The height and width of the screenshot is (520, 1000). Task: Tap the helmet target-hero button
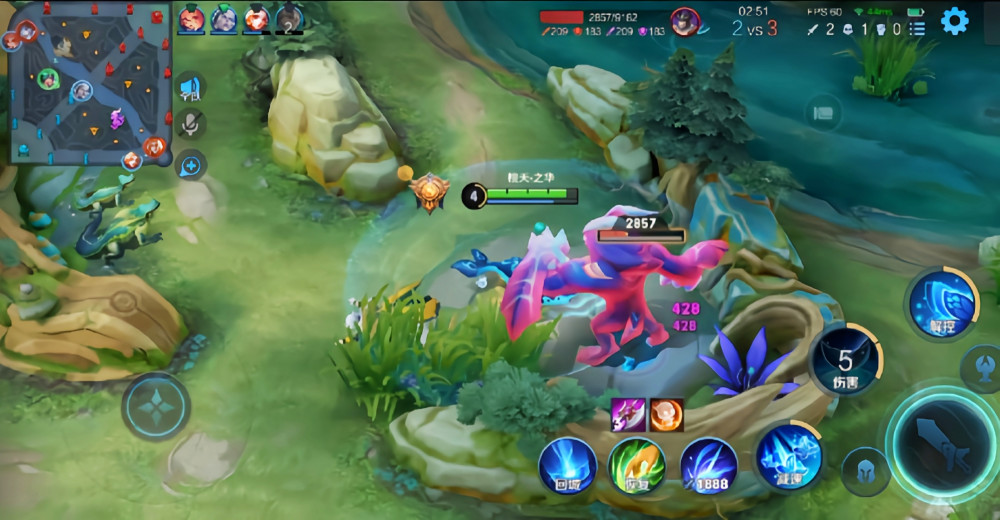pyautogui.click(x=865, y=471)
